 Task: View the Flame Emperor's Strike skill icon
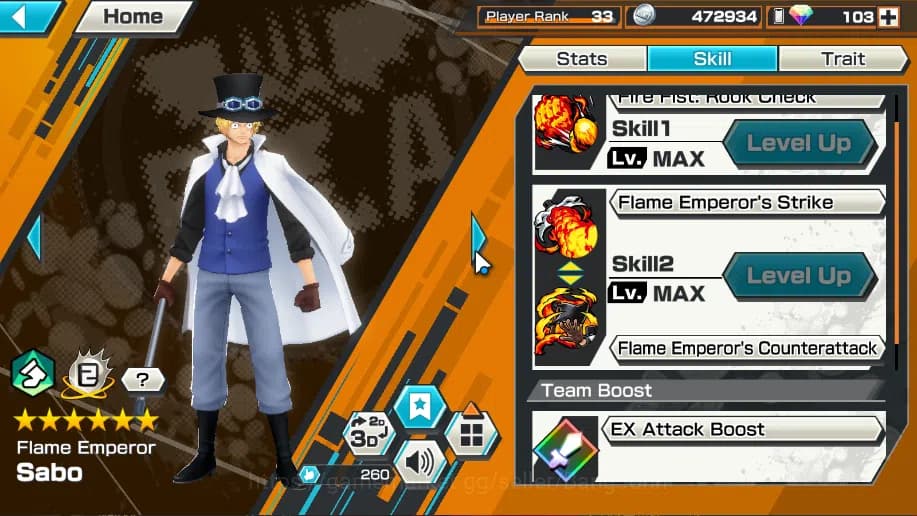pyautogui.click(x=566, y=228)
